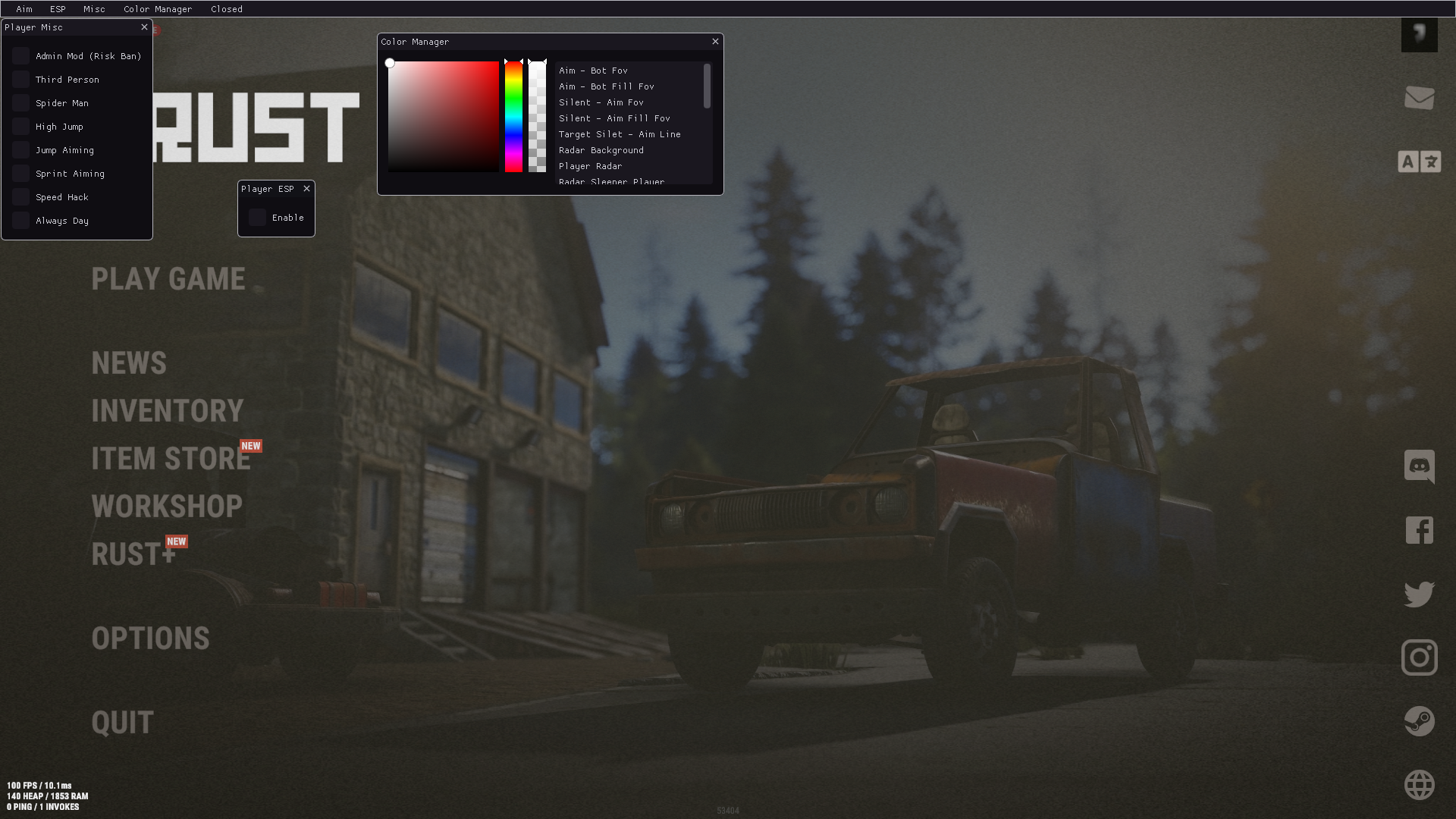The width and height of the screenshot is (1456, 819).
Task: Open the globe website icon
Action: (x=1419, y=785)
